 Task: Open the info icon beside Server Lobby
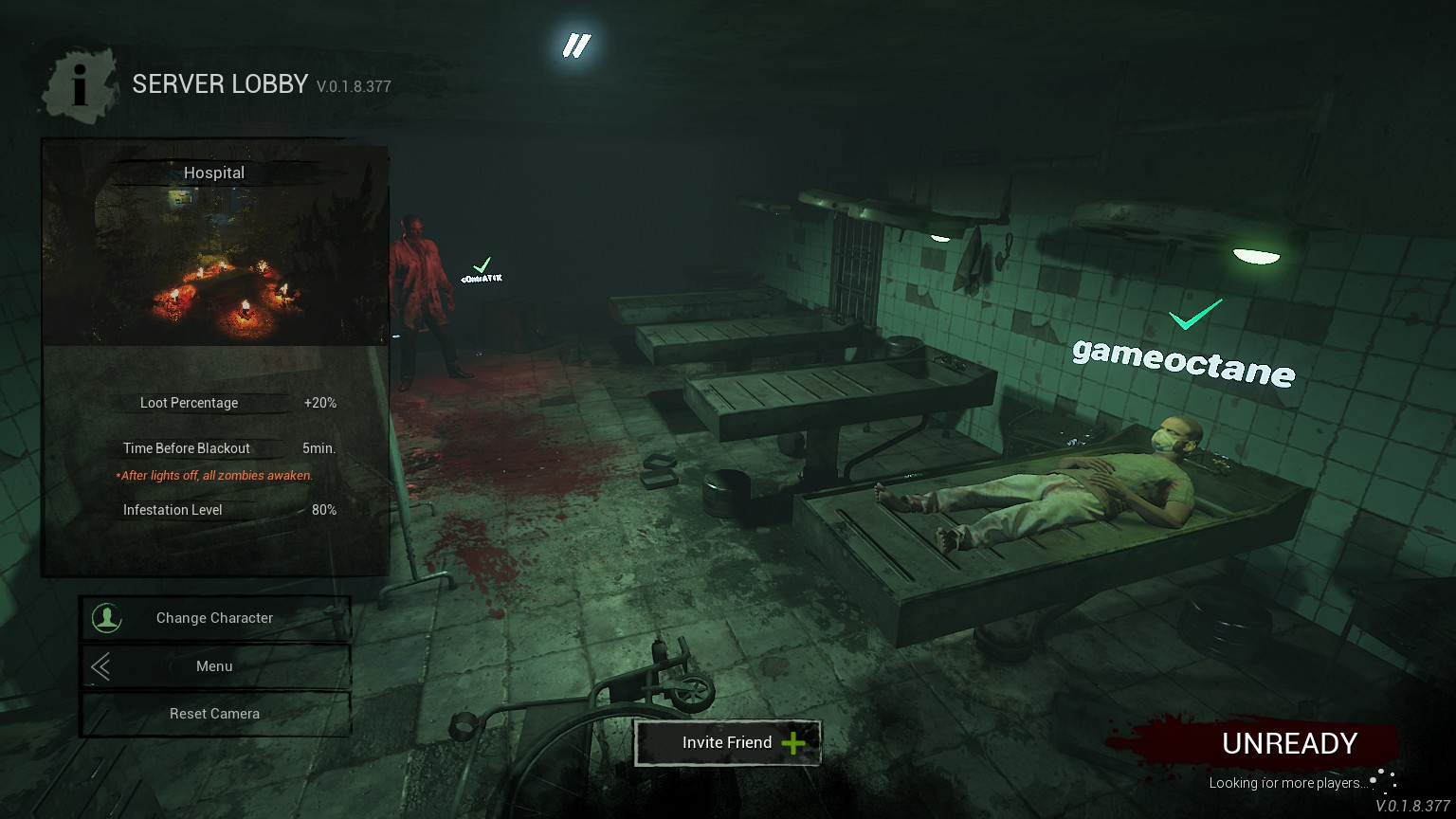[x=81, y=84]
